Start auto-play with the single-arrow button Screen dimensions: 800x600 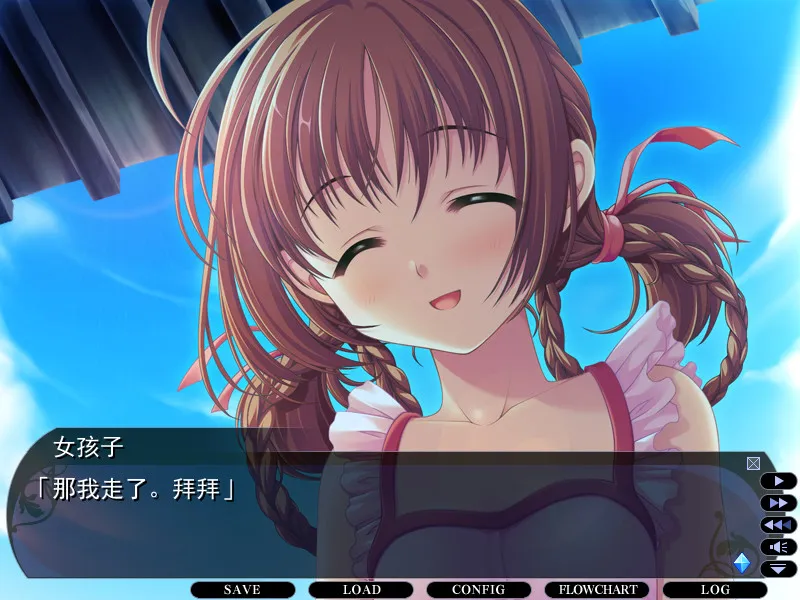779,481
